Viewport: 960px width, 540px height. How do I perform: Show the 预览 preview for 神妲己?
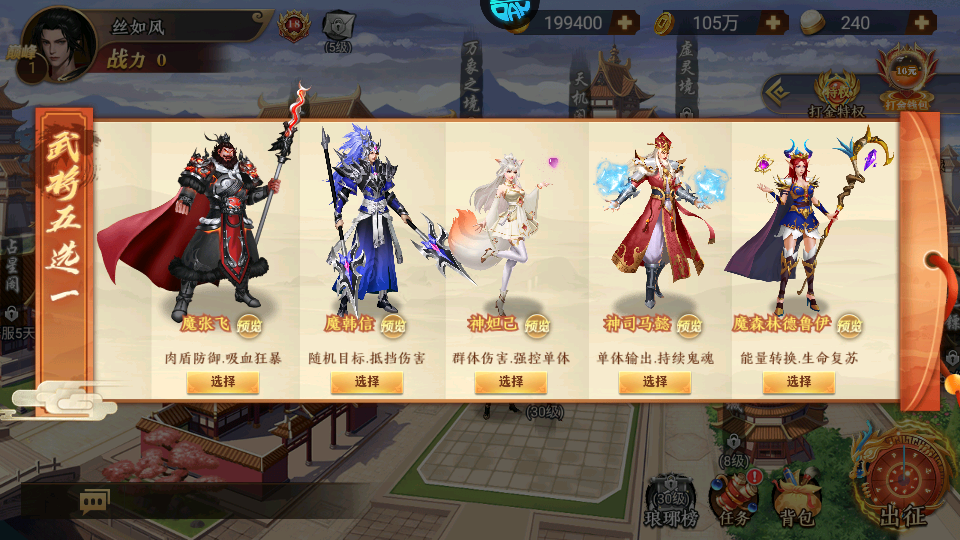pos(537,326)
